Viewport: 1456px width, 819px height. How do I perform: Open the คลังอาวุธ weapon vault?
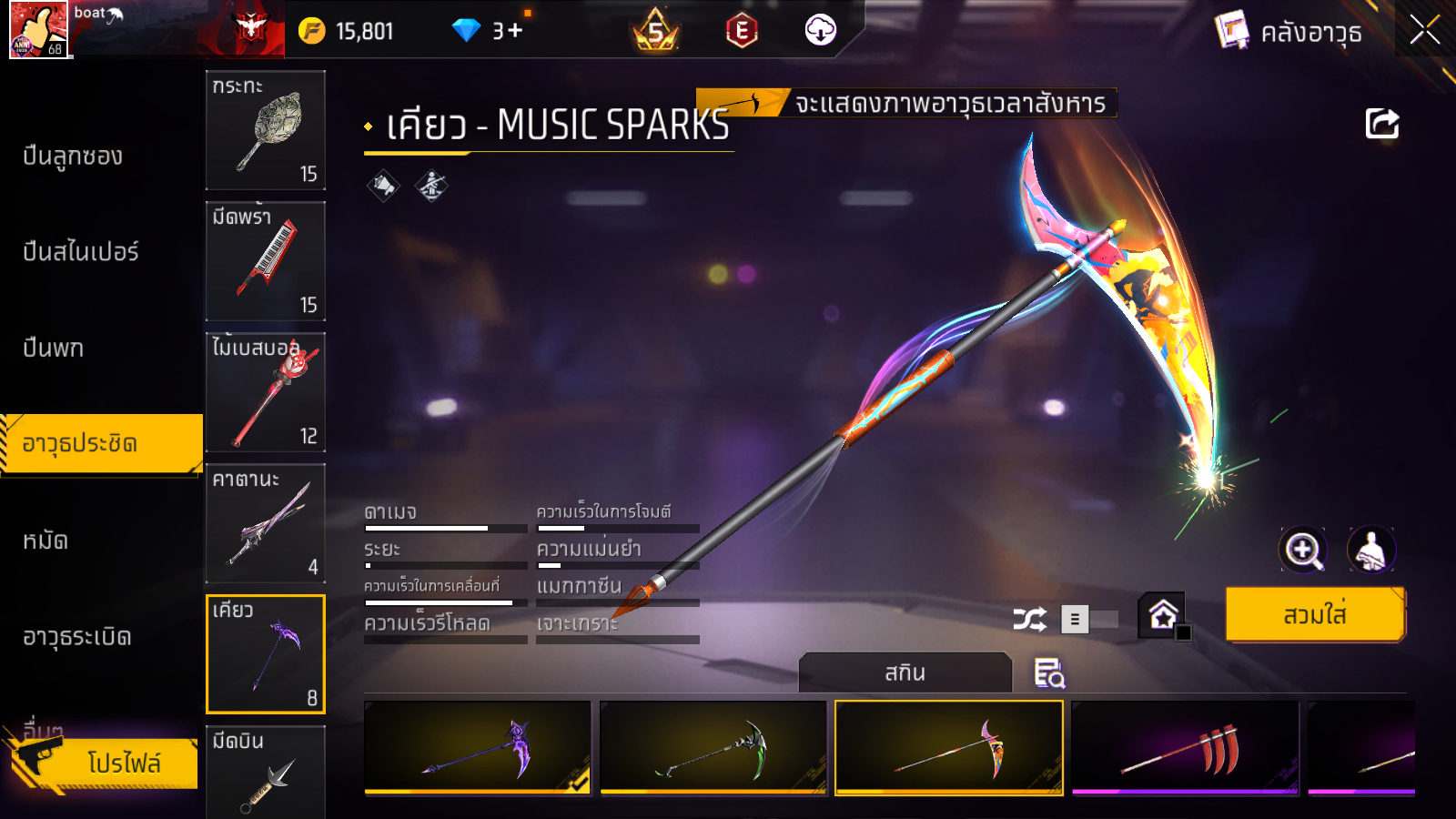(1289, 32)
